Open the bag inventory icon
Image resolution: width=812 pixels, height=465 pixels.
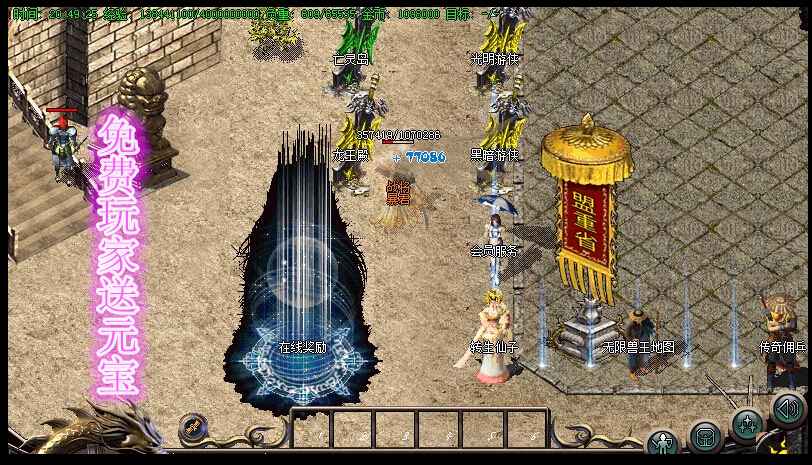[x=705, y=438]
